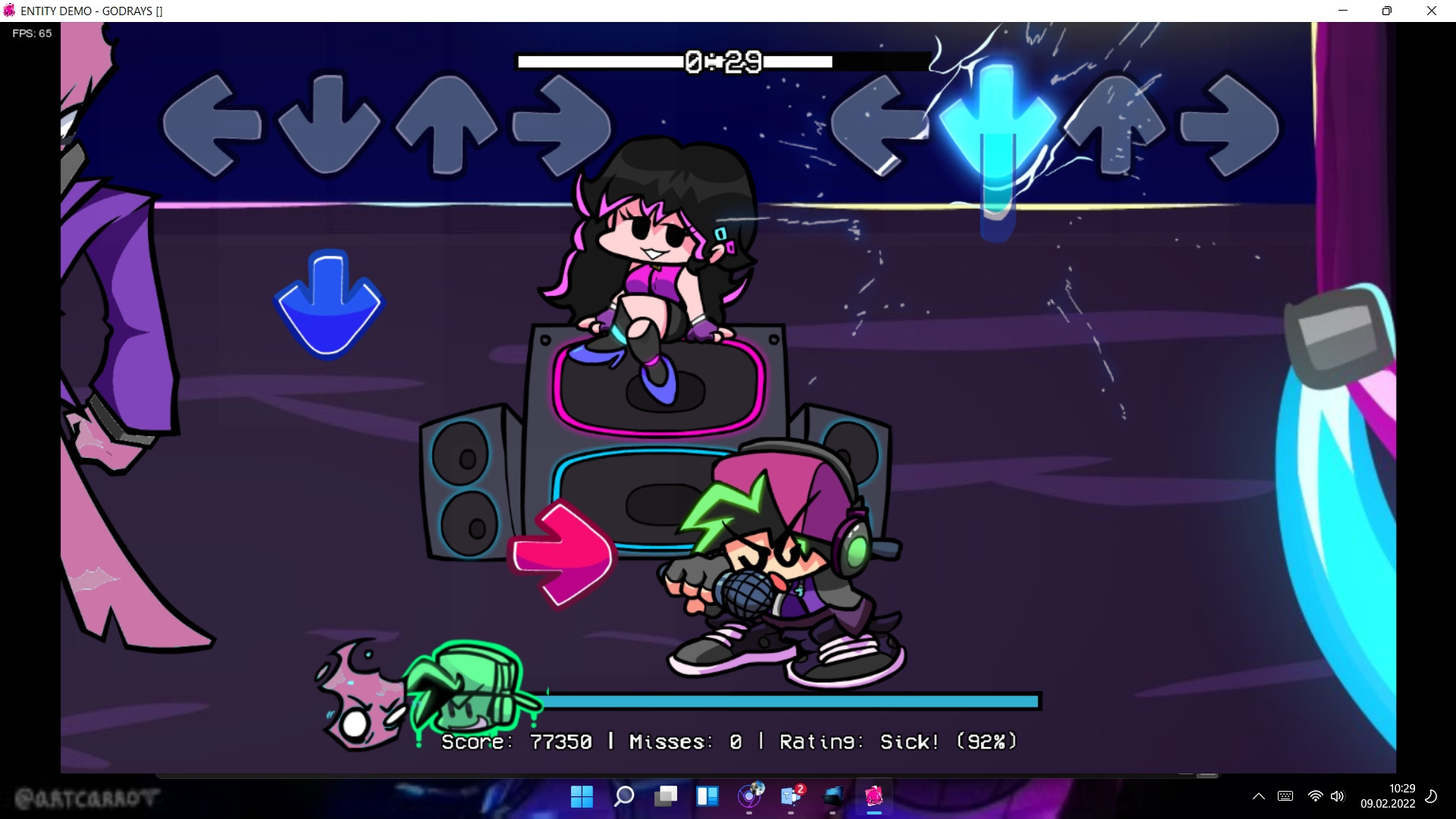Image resolution: width=1456 pixels, height=819 pixels.
Task: Toggle Wi-Fi from the system tray
Action: tap(1314, 796)
